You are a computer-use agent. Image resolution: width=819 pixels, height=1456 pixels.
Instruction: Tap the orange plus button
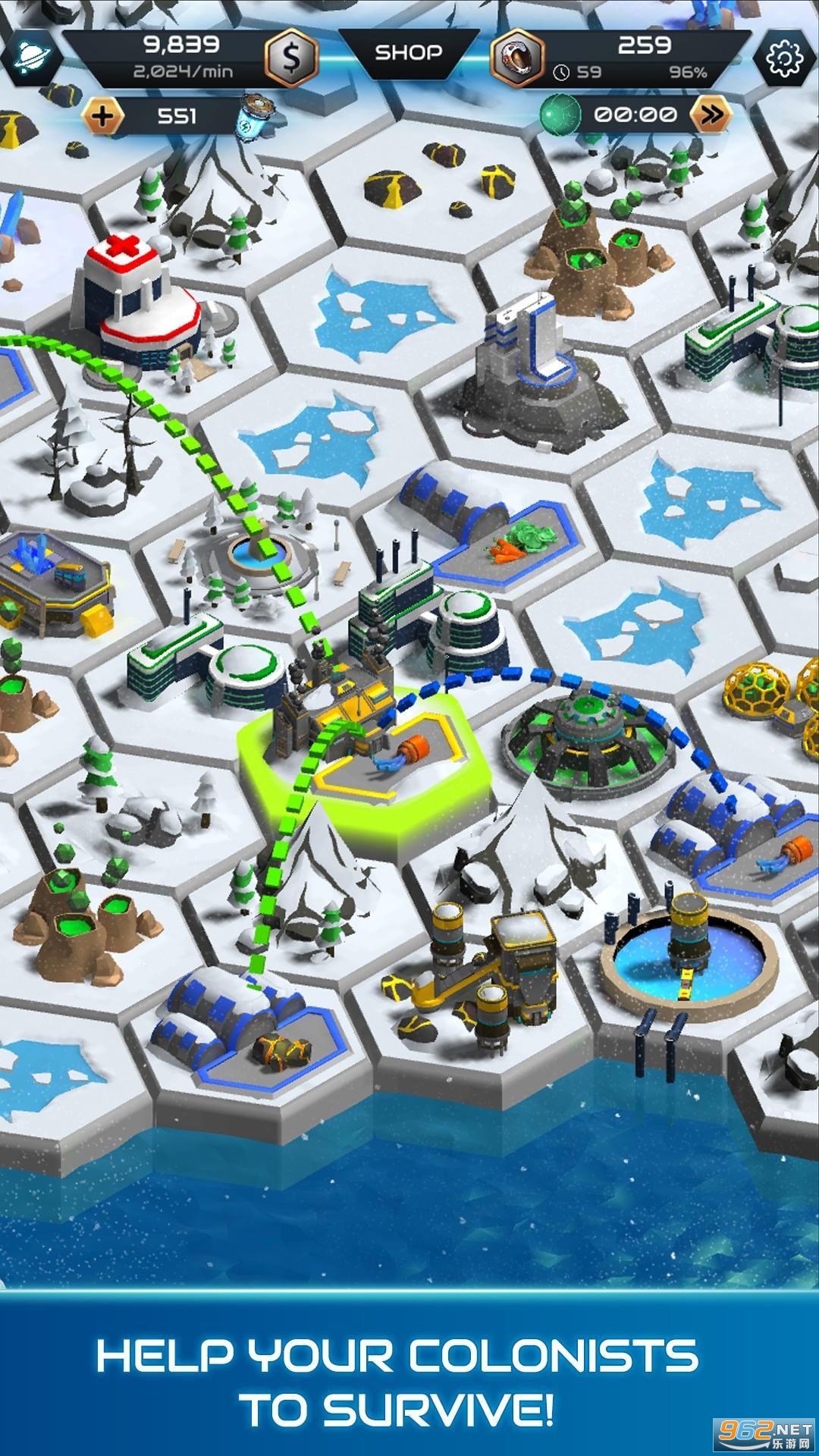pyautogui.click(x=104, y=116)
